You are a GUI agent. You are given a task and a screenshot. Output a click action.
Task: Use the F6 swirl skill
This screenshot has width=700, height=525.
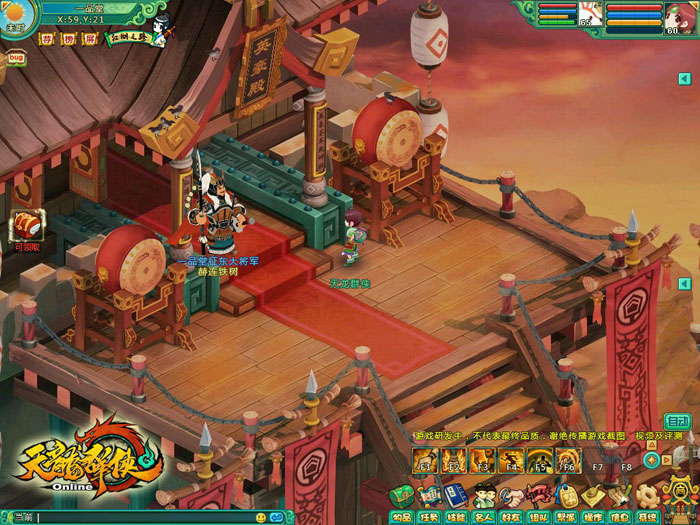coord(568,461)
